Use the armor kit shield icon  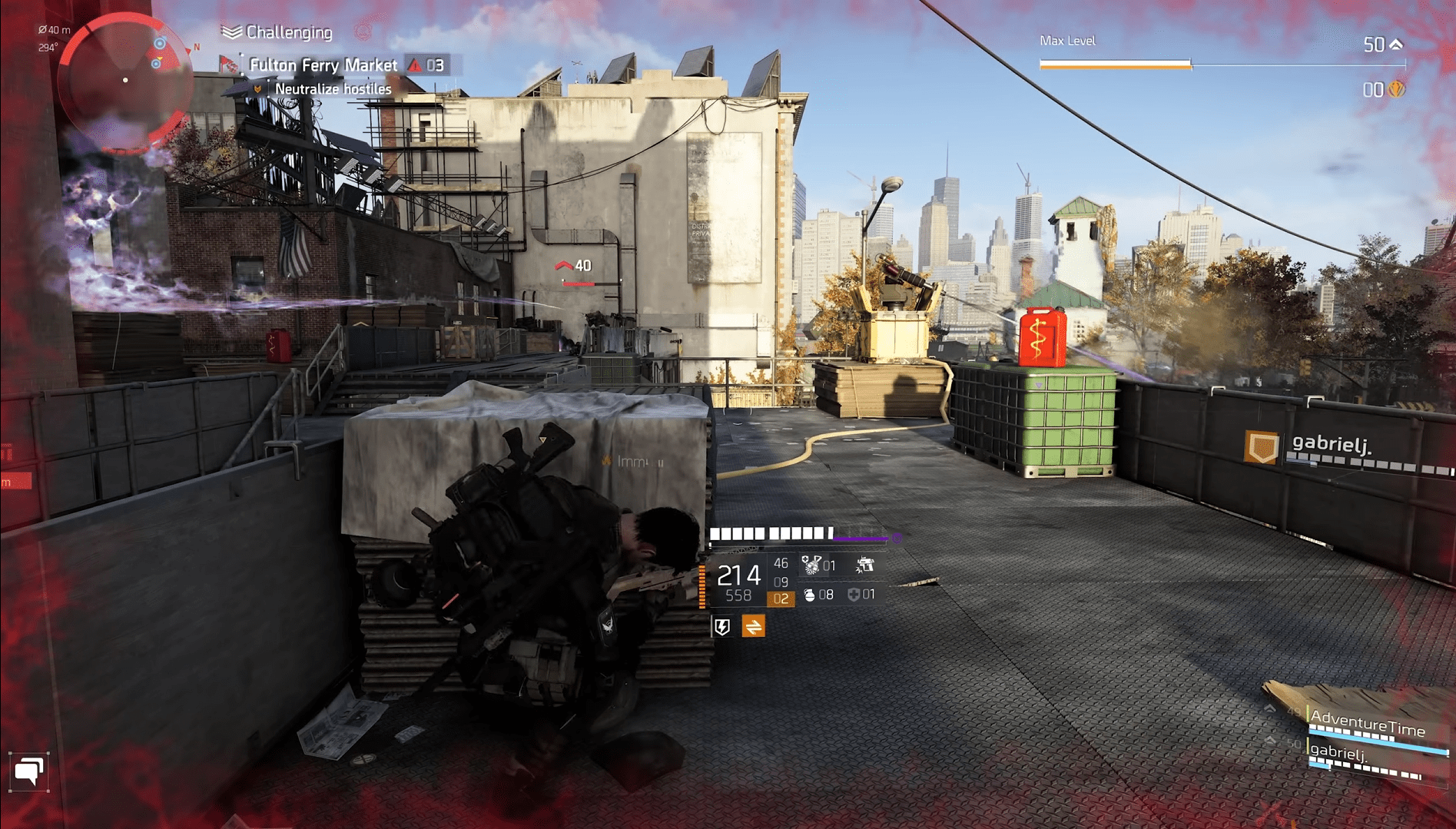point(854,595)
